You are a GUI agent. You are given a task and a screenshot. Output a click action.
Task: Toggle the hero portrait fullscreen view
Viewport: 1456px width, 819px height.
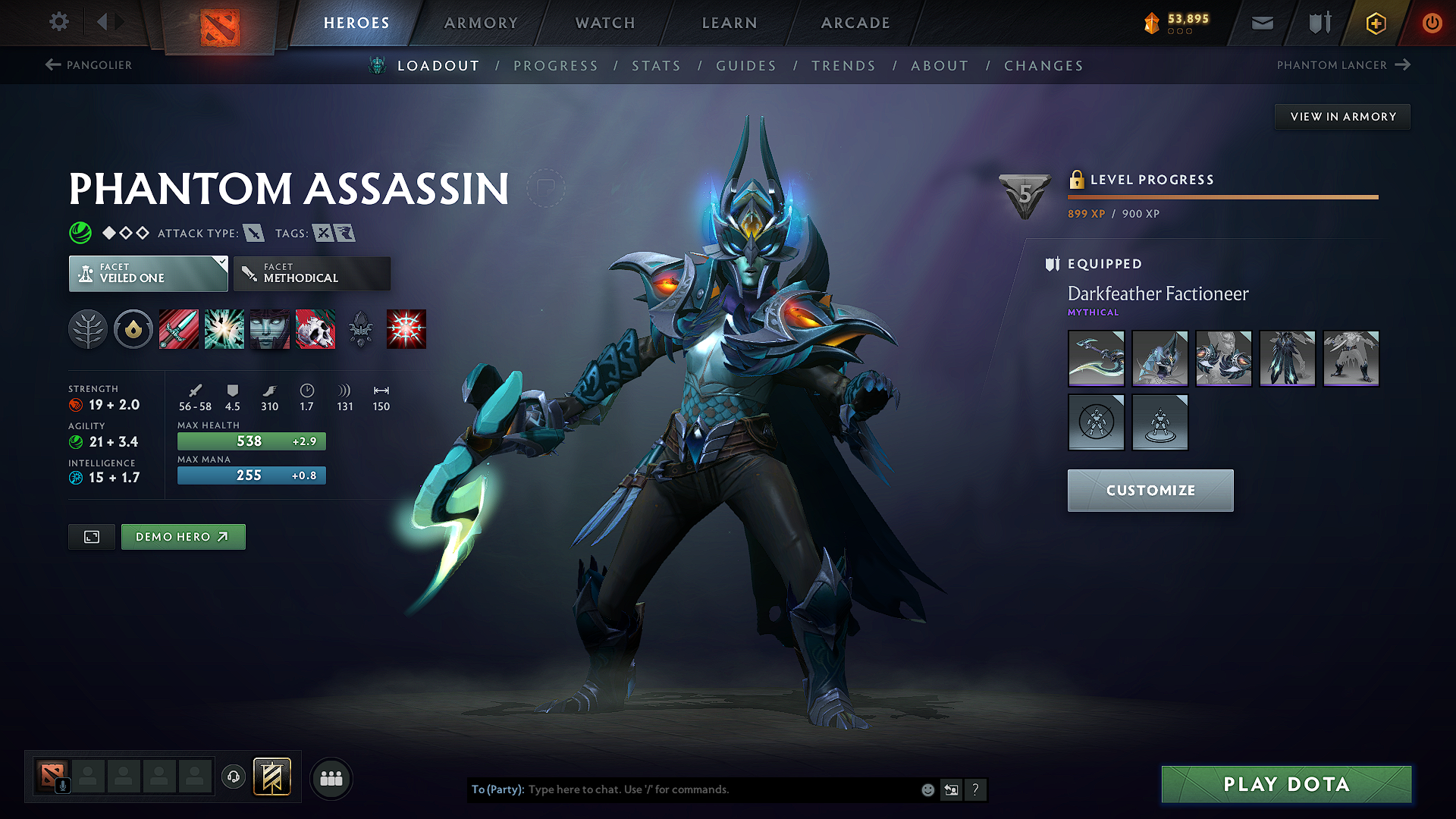[x=91, y=537]
